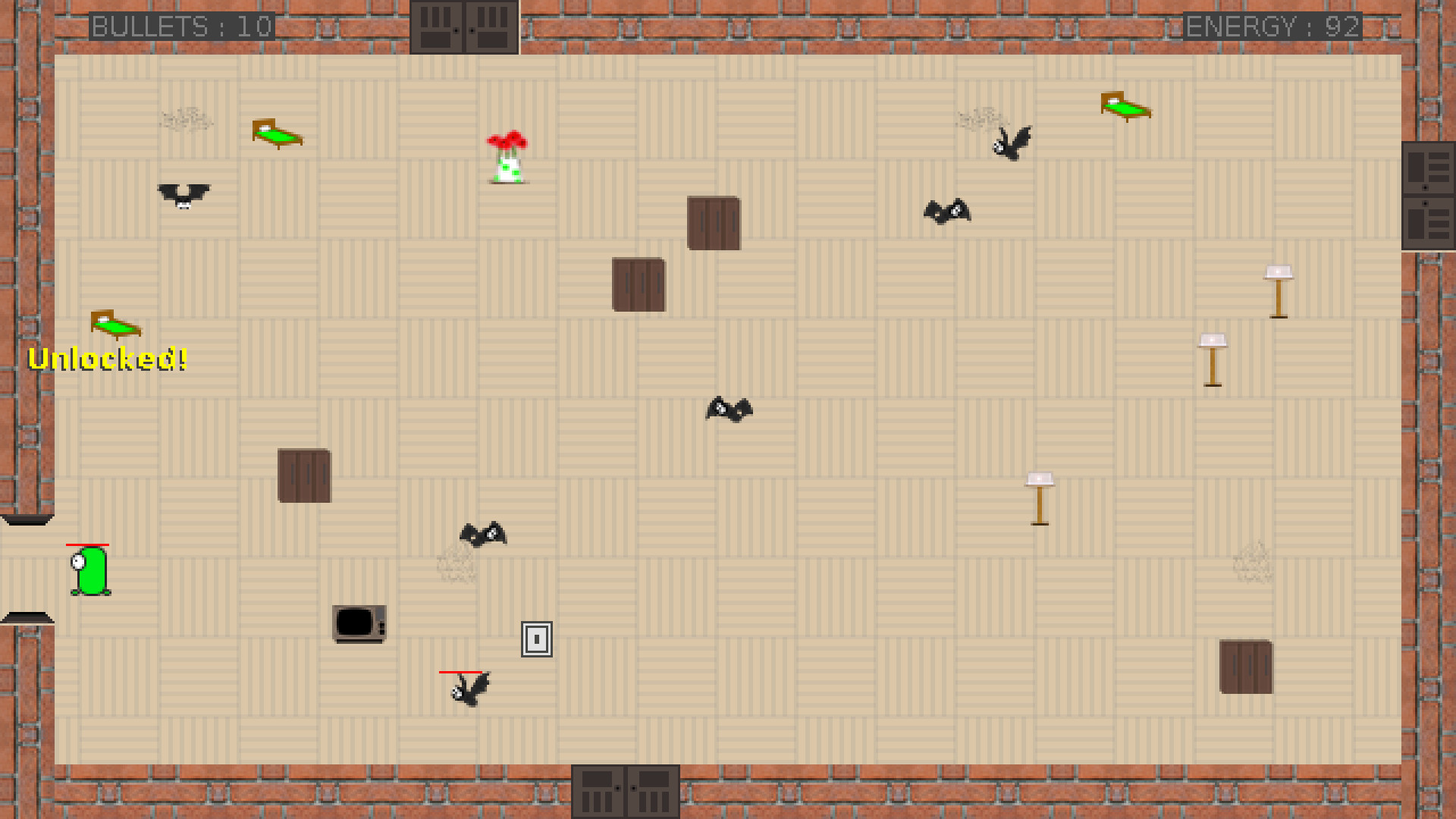Click the standing lamp on the right side
The height and width of the screenshot is (819, 1456).
point(1279,292)
